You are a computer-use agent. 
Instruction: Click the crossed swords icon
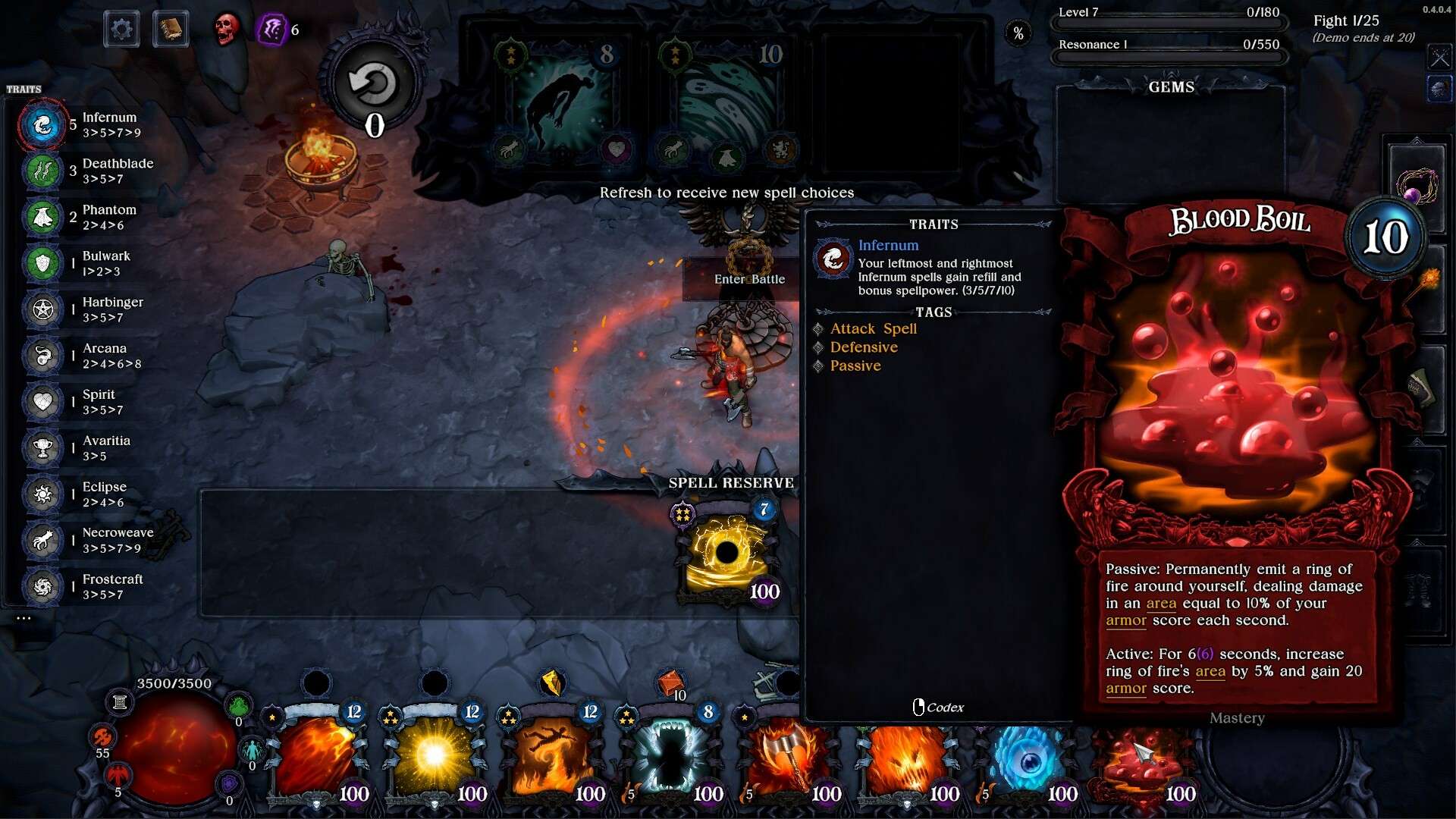(x=1439, y=57)
